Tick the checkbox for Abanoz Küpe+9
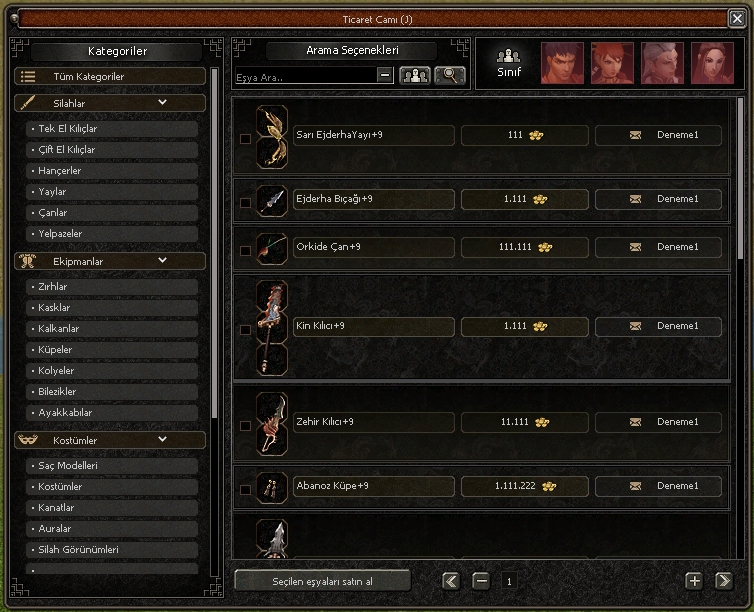This screenshot has height=612, width=754. [x=246, y=490]
